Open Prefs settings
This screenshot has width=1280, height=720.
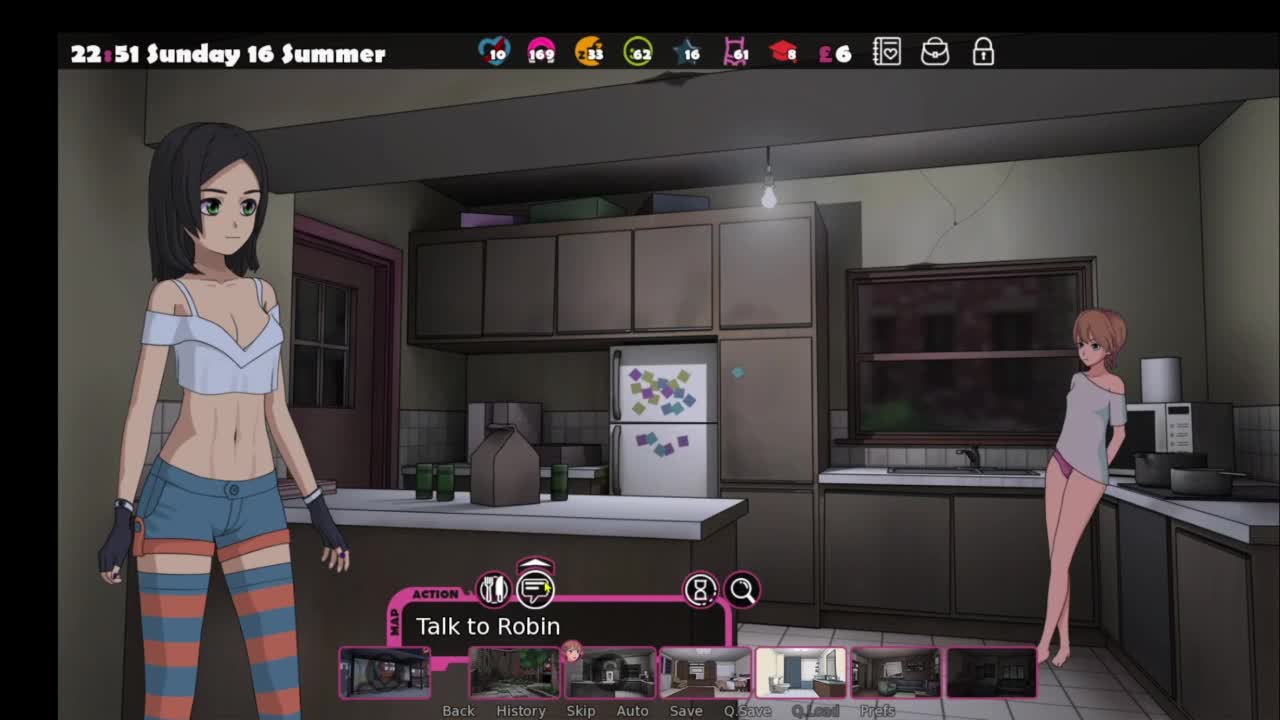877,711
